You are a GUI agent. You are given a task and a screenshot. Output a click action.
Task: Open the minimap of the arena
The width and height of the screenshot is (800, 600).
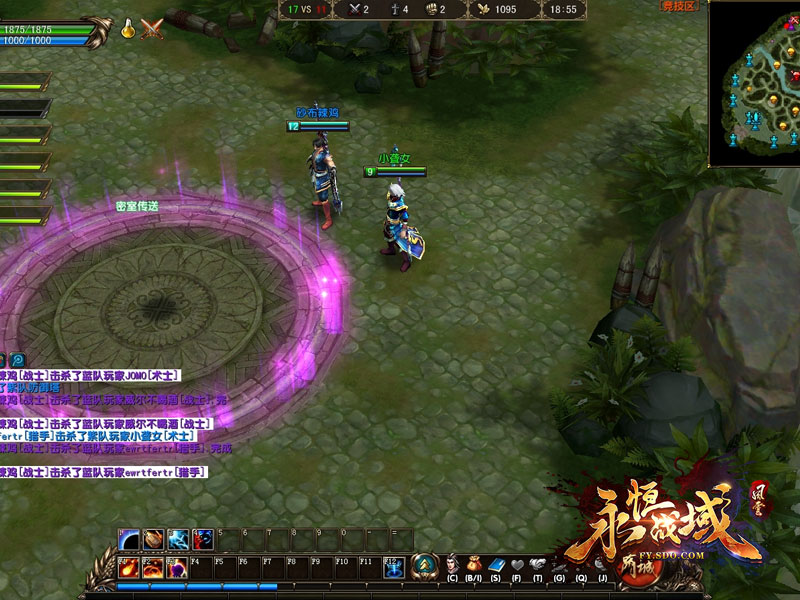click(754, 83)
